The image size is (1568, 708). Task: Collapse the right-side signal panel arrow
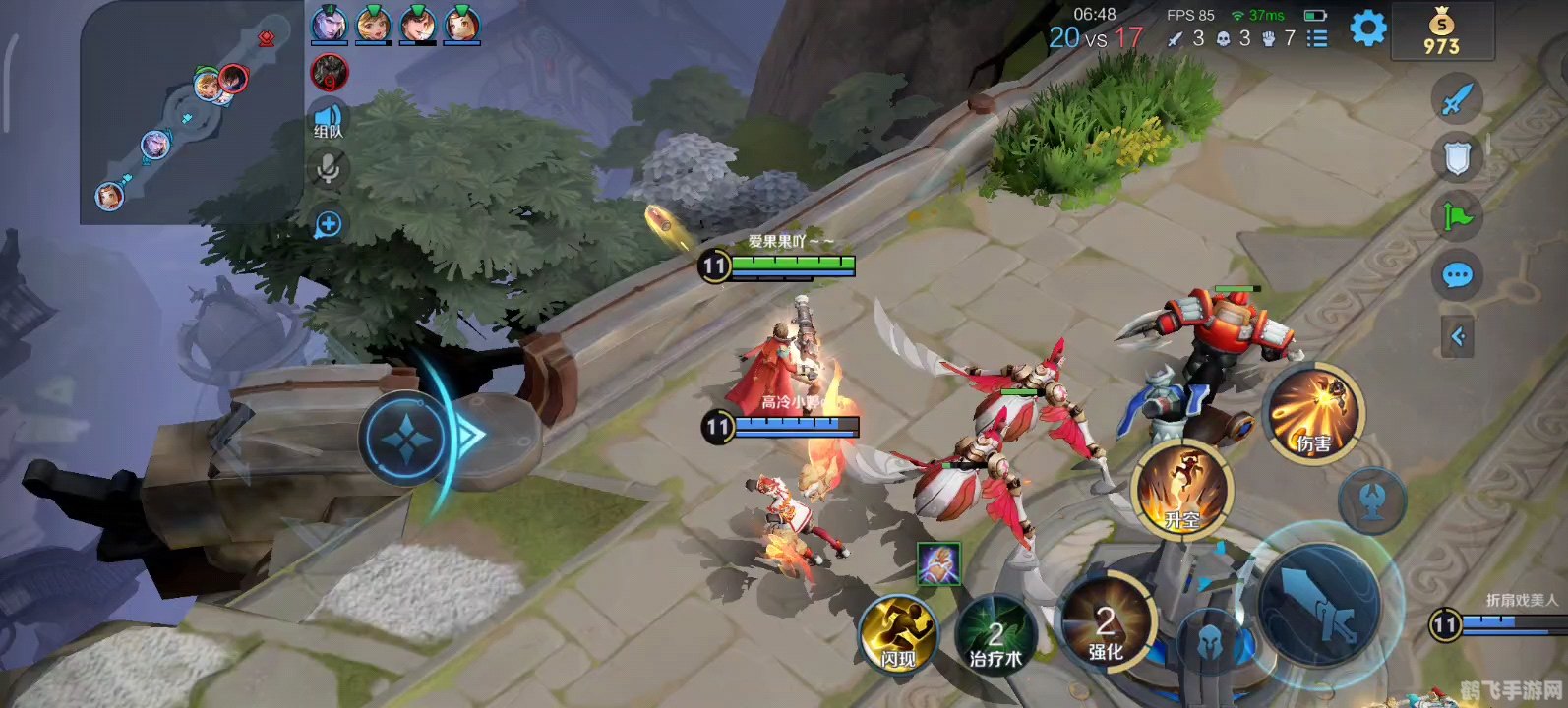(1458, 337)
